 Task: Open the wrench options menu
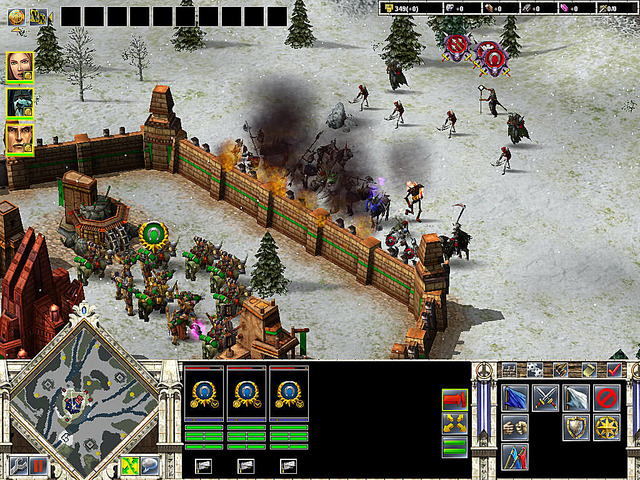coord(19,465)
